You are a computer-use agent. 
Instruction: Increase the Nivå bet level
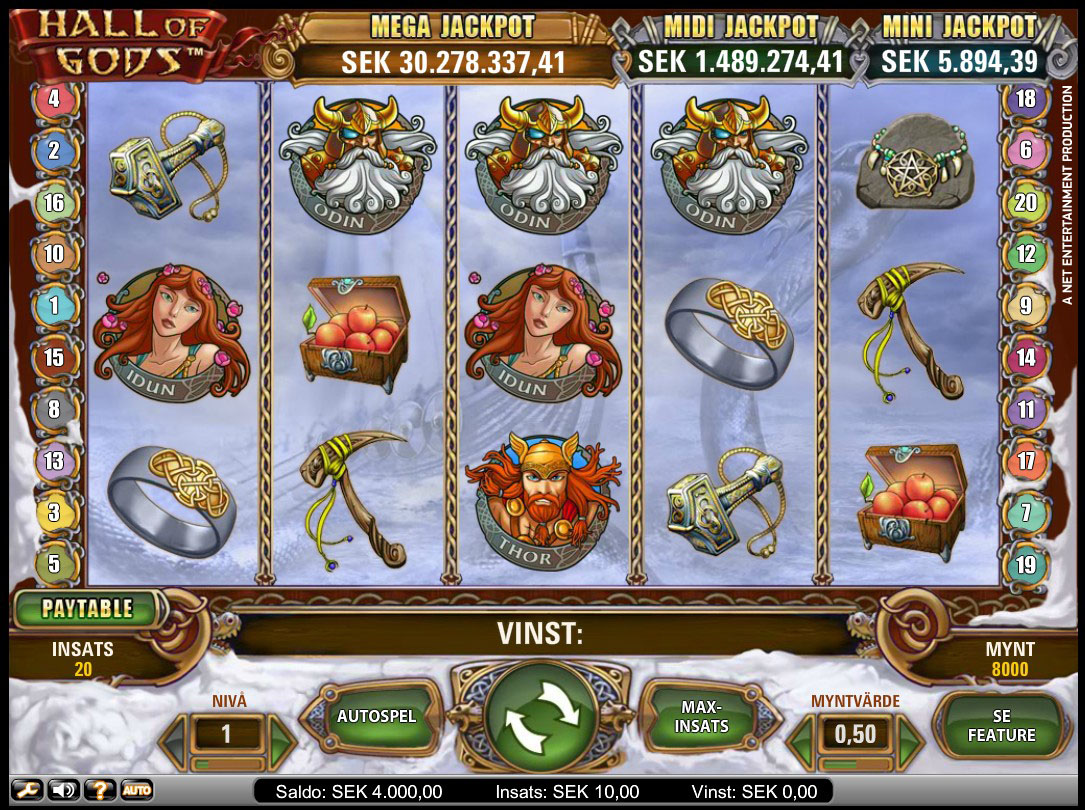coord(282,740)
